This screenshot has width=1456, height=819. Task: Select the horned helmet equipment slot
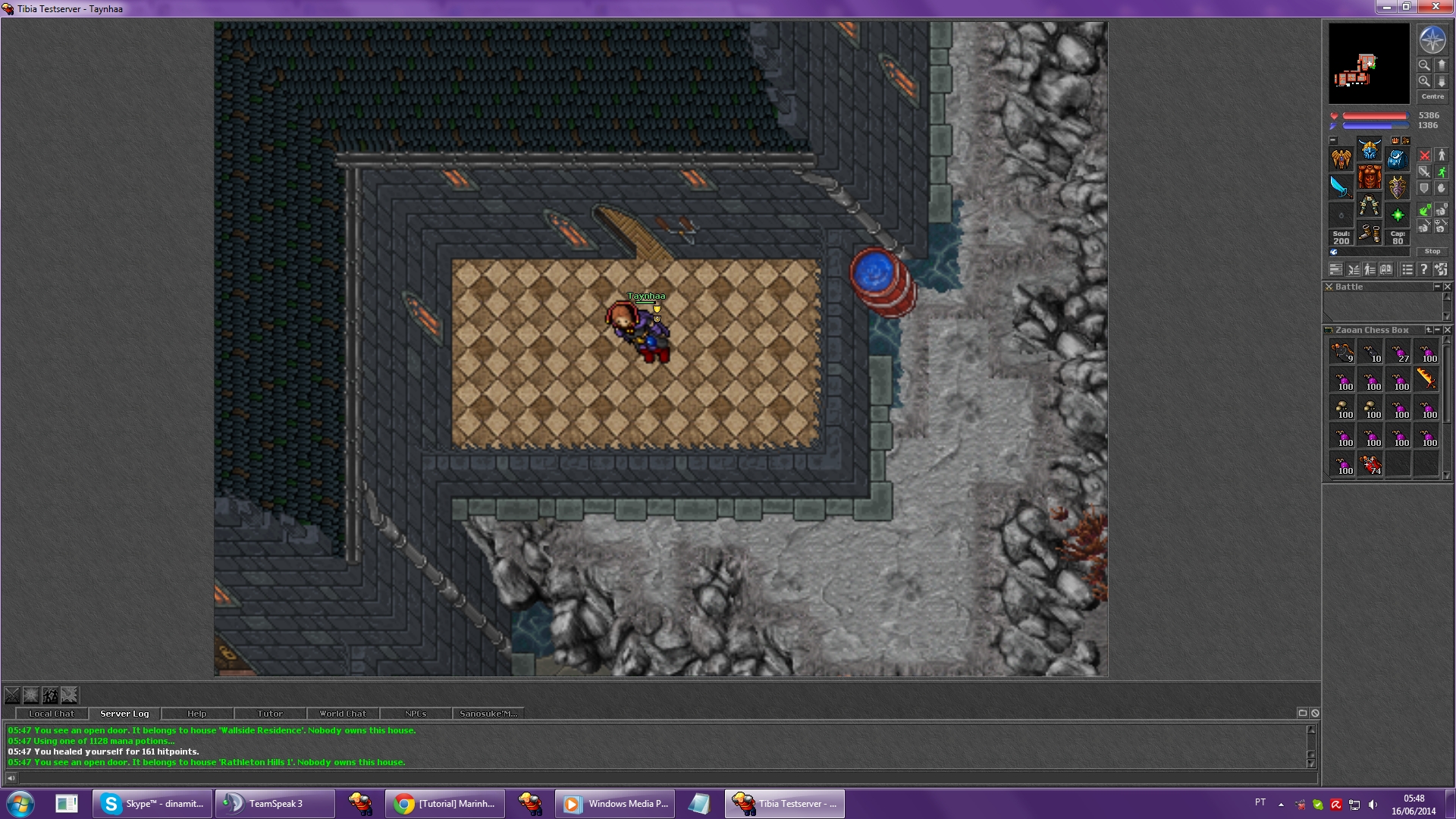(x=1369, y=149)
